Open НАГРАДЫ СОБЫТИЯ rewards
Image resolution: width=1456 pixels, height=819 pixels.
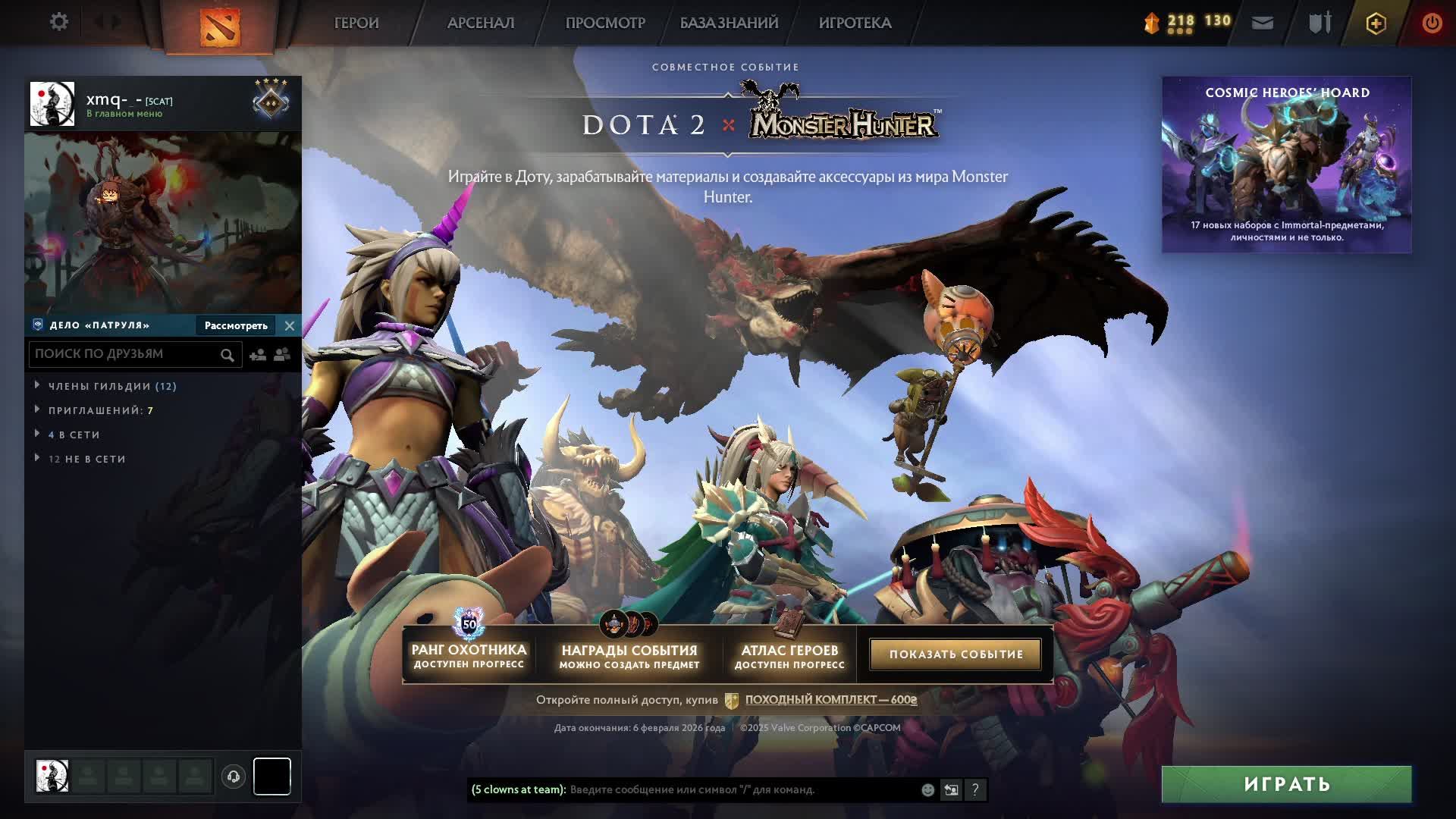[629, 655]
